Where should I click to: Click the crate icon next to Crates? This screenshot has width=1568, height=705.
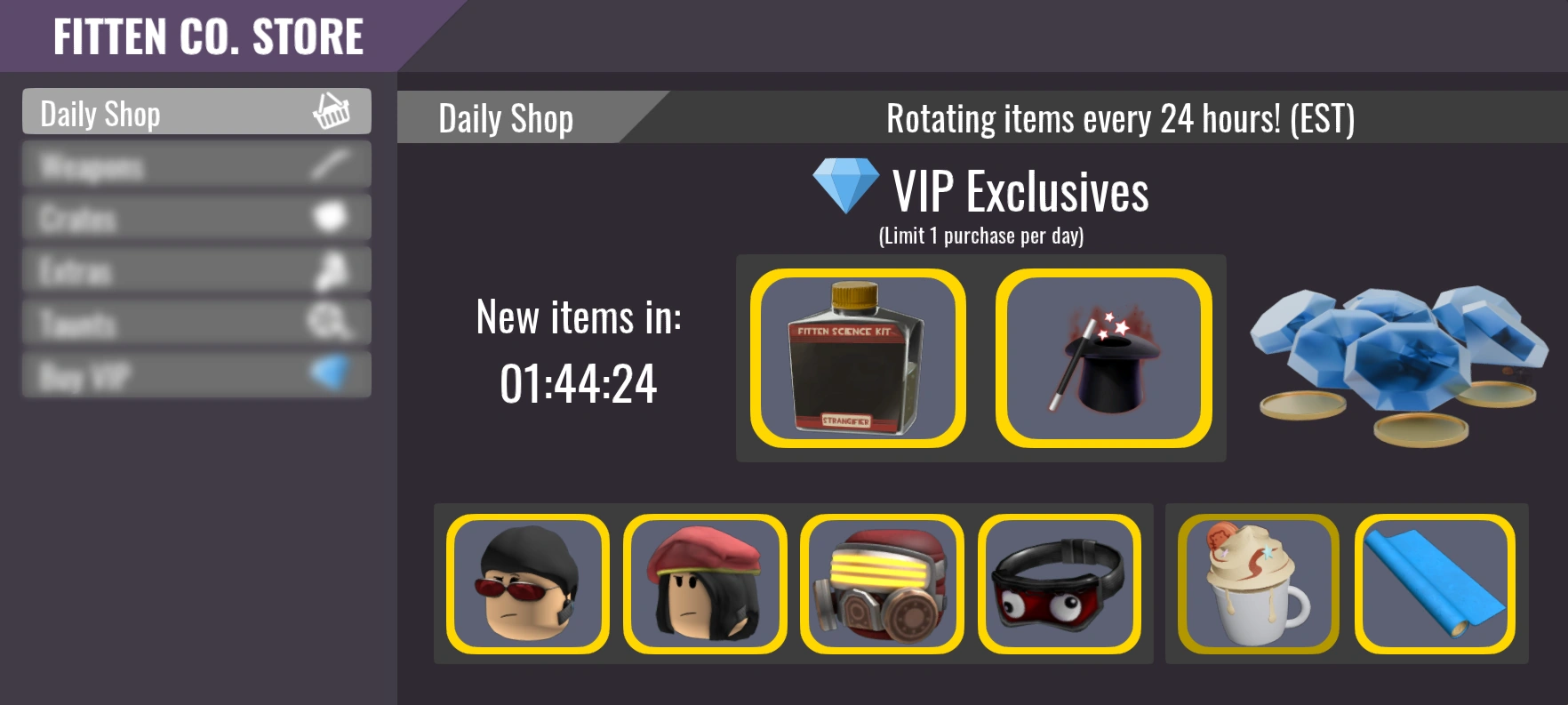click(330, 219)
